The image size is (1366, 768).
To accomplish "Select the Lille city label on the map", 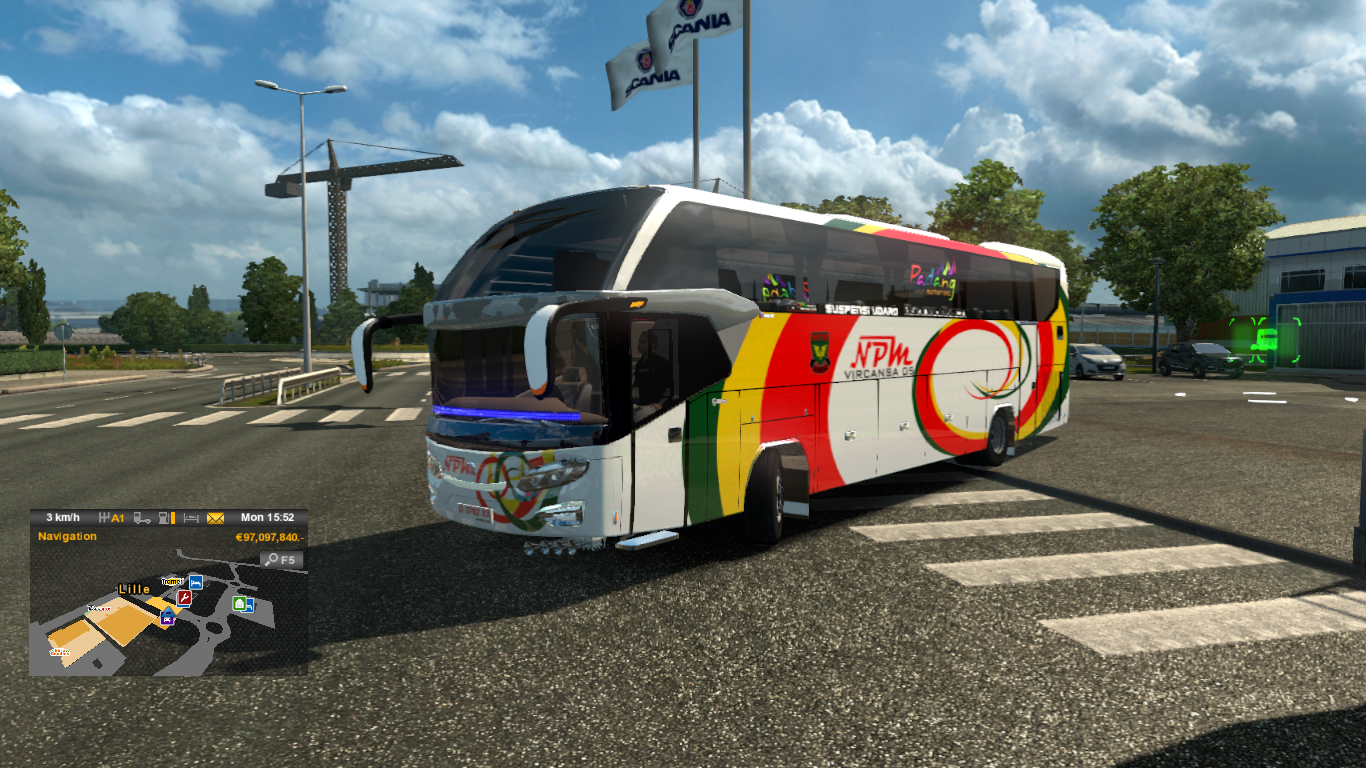I will pos(134,590).
